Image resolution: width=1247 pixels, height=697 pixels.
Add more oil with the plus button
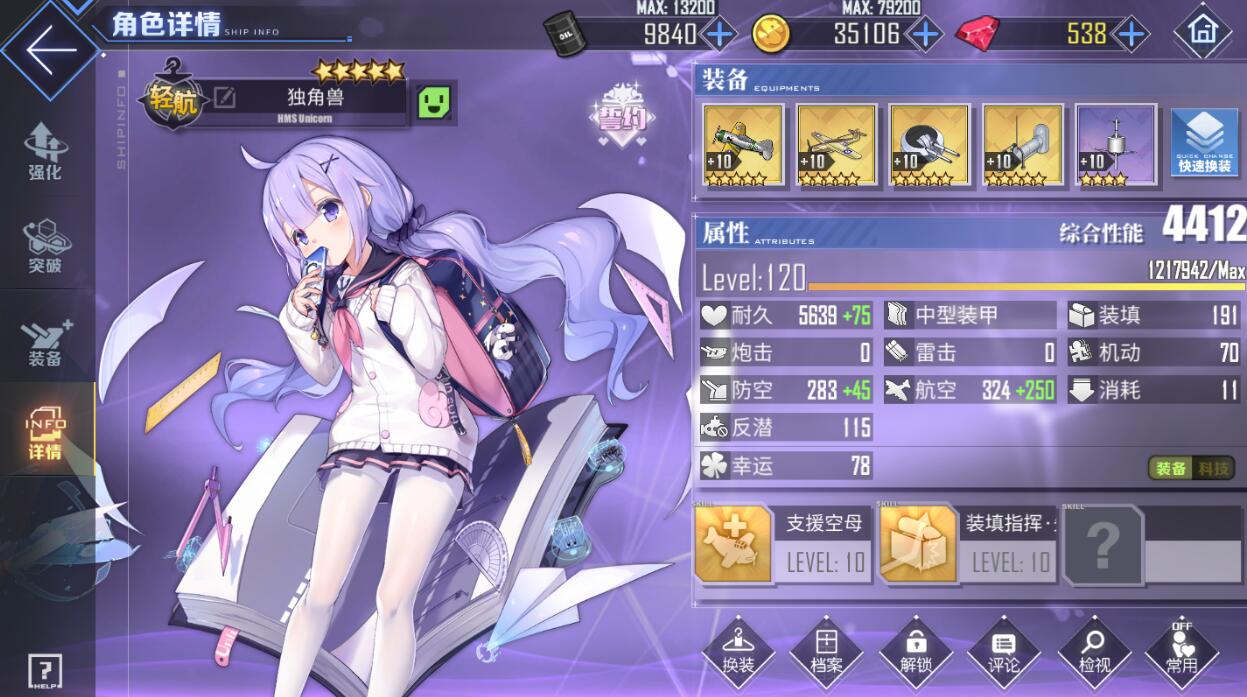(x=719, y=34)
